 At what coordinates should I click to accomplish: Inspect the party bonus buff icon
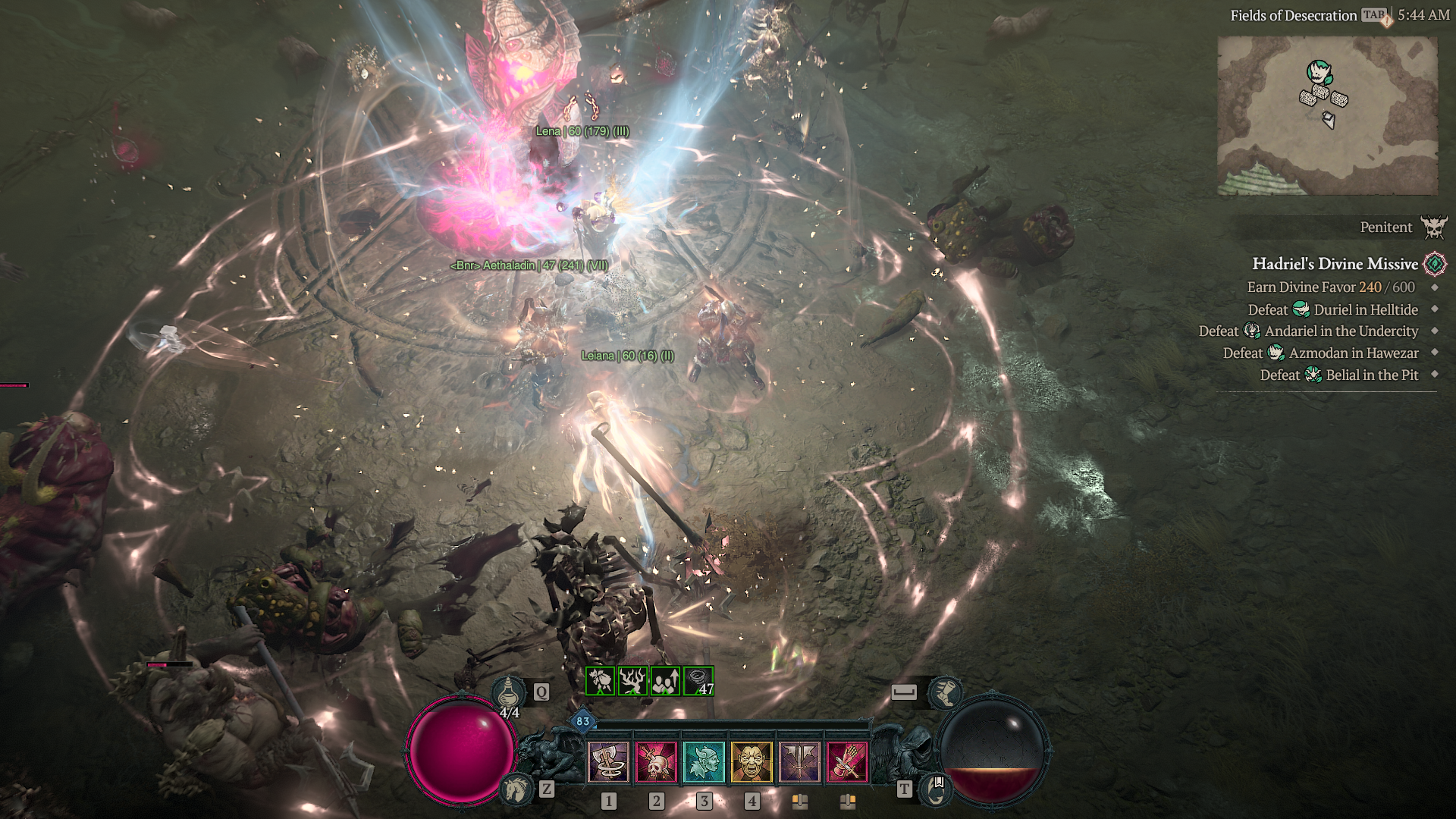665,681
